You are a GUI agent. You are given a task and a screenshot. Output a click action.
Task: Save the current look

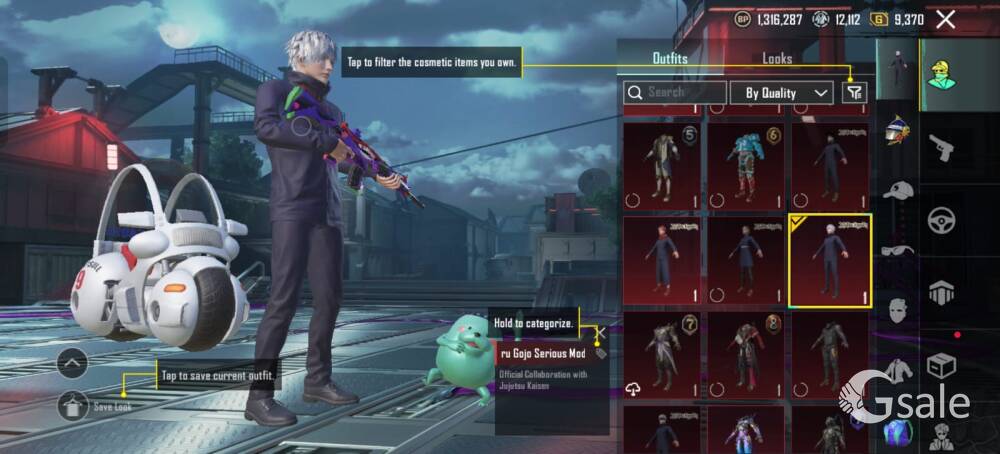tap(73, 405)
